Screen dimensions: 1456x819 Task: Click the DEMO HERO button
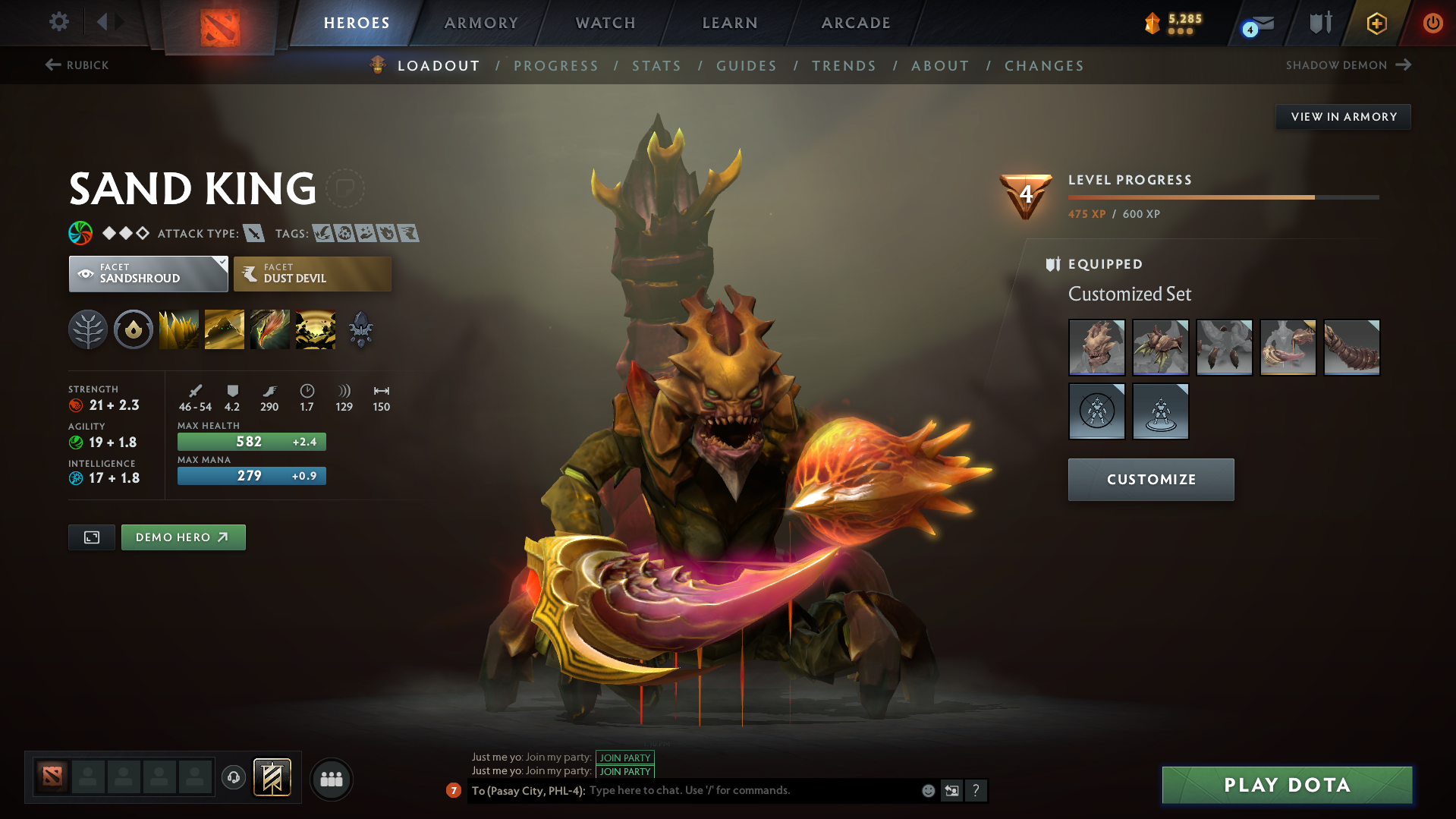tap(183, 537)
